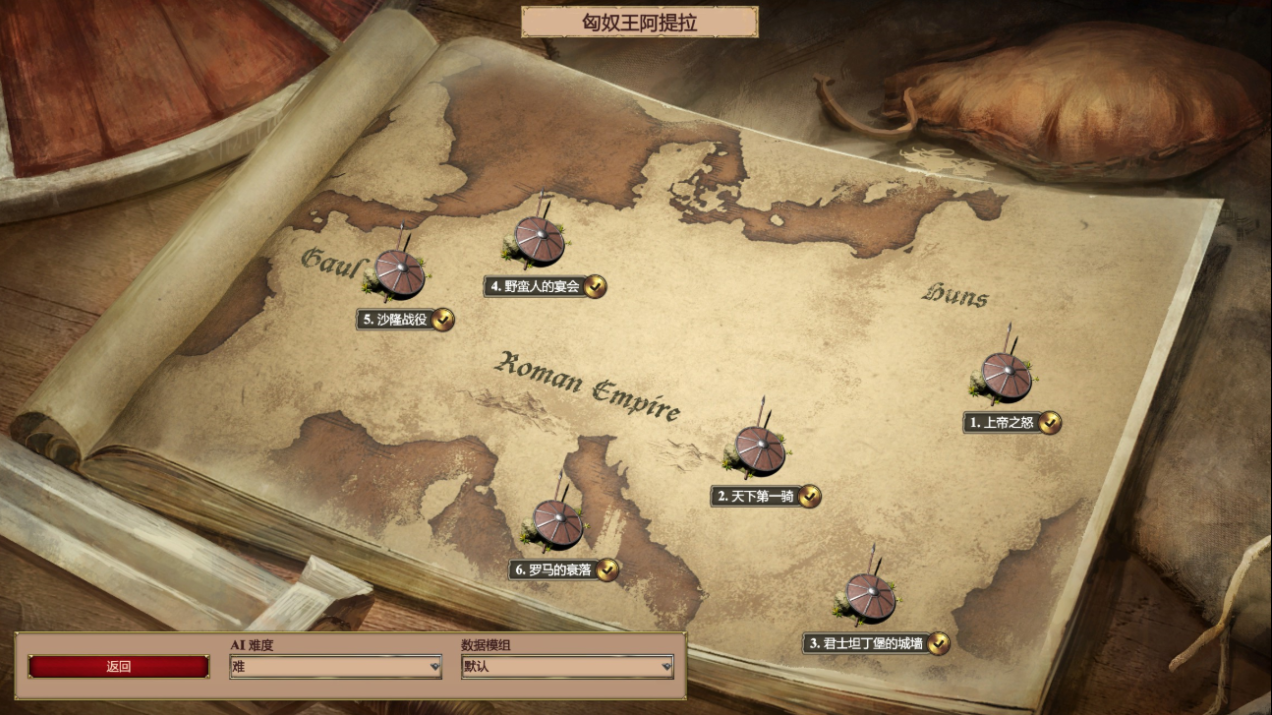Select scenario 4. 野蛮人的宴会

pos(538,241)
